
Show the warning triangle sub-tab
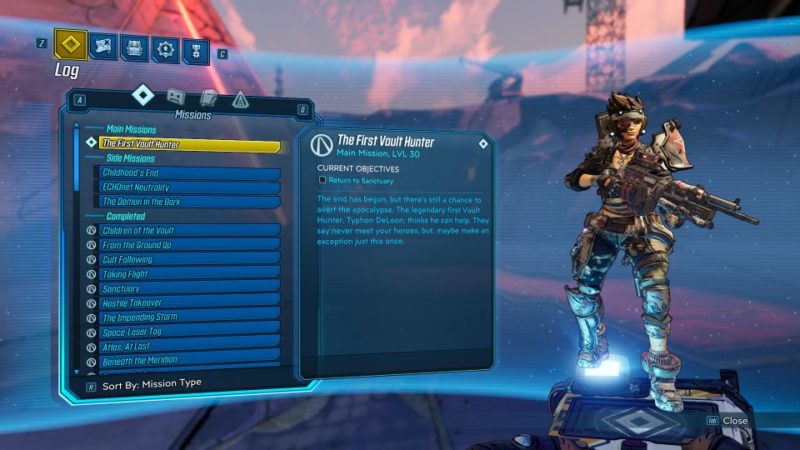coord(240,99)
